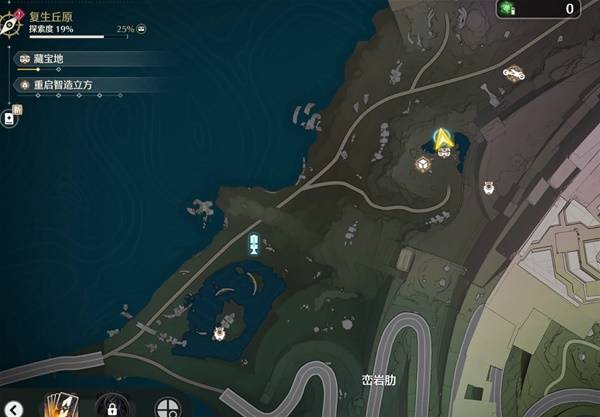Select the locked padlock icon in bottom bar
Viewport: 600px width, 417px height.
point(113,407)
